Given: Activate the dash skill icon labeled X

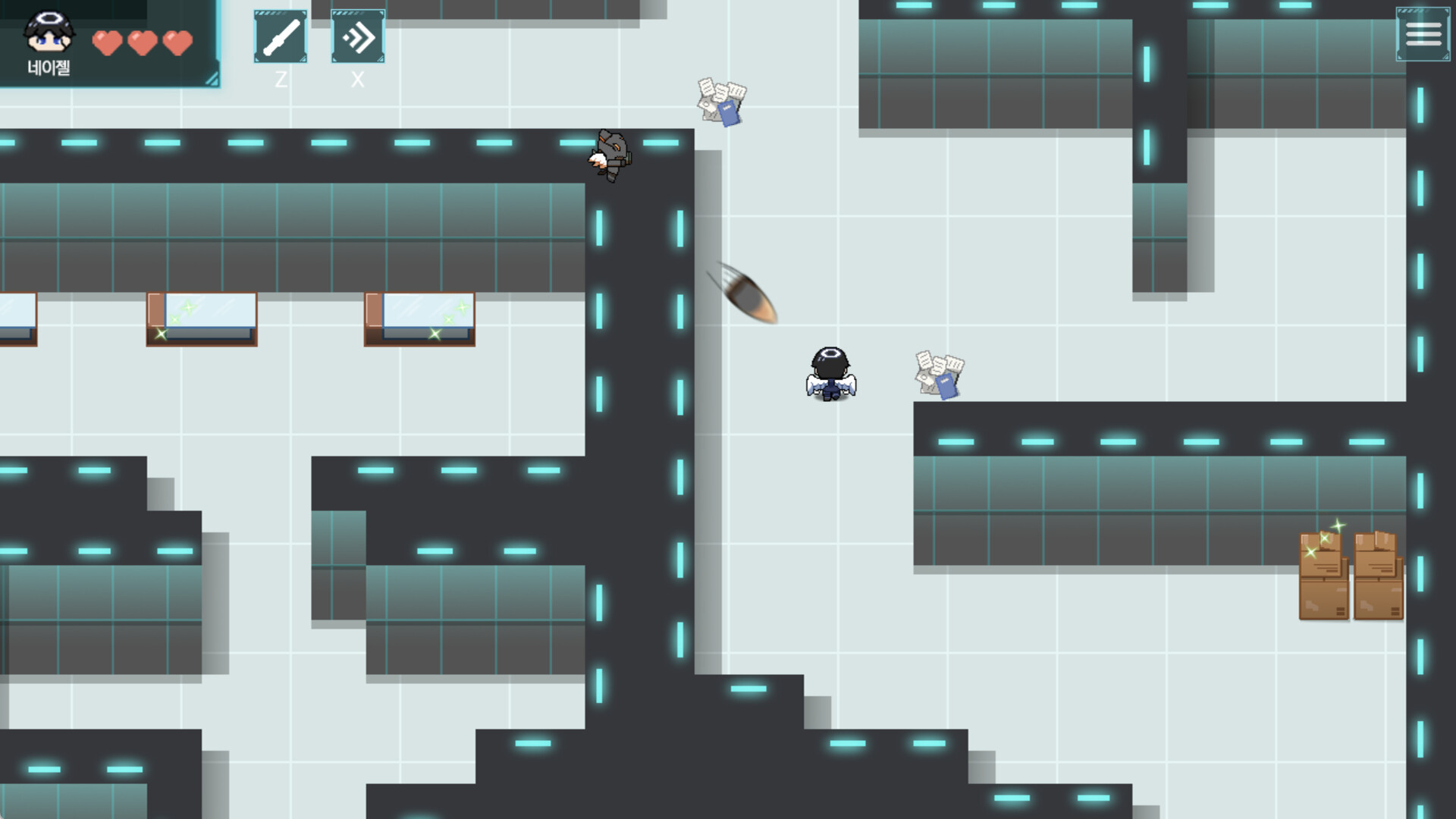Looking at the screenshot, I should click(x=357, y=36).
